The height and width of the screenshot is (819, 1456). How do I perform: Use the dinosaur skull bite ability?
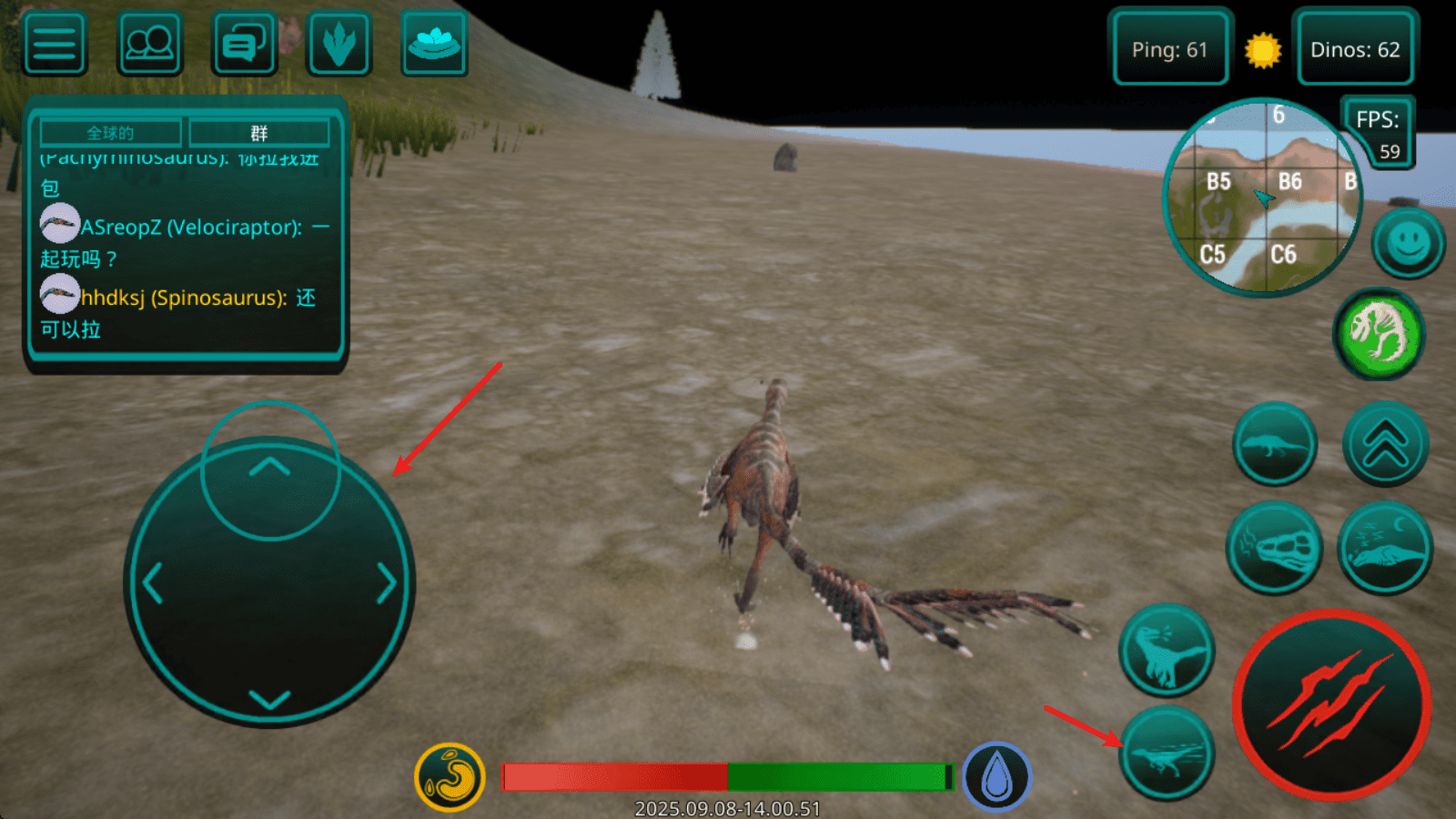(1274, 548)
